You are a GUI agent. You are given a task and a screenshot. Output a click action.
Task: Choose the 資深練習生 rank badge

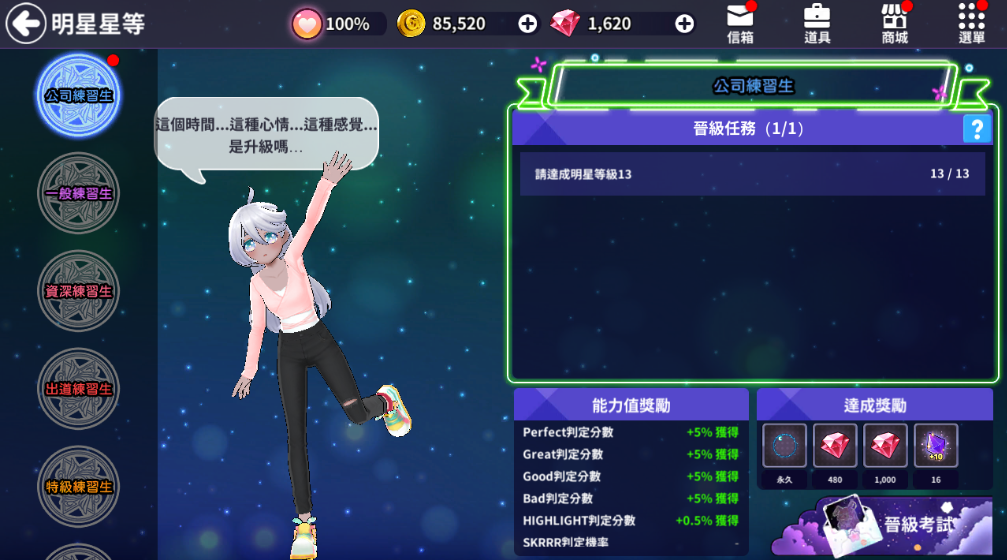point(78,291)
